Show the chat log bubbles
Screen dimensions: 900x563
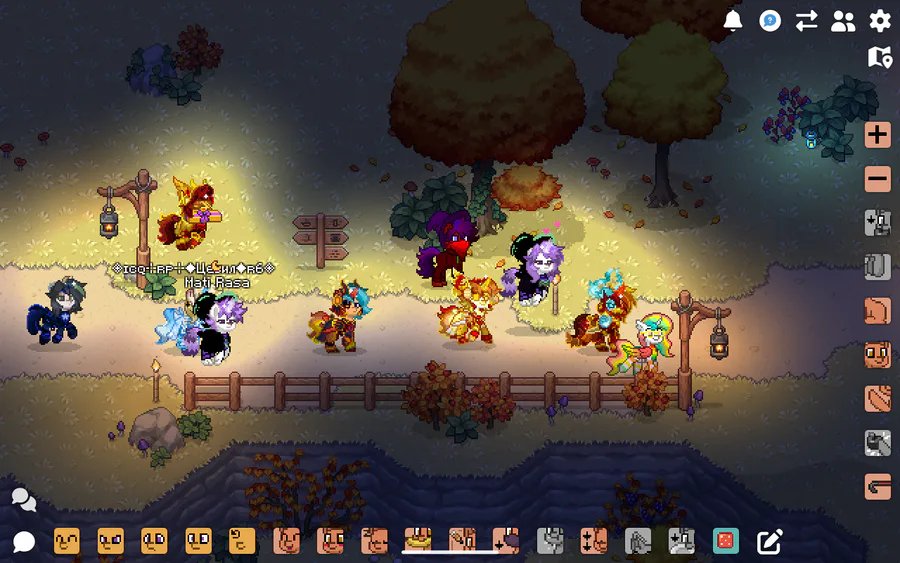24,499
